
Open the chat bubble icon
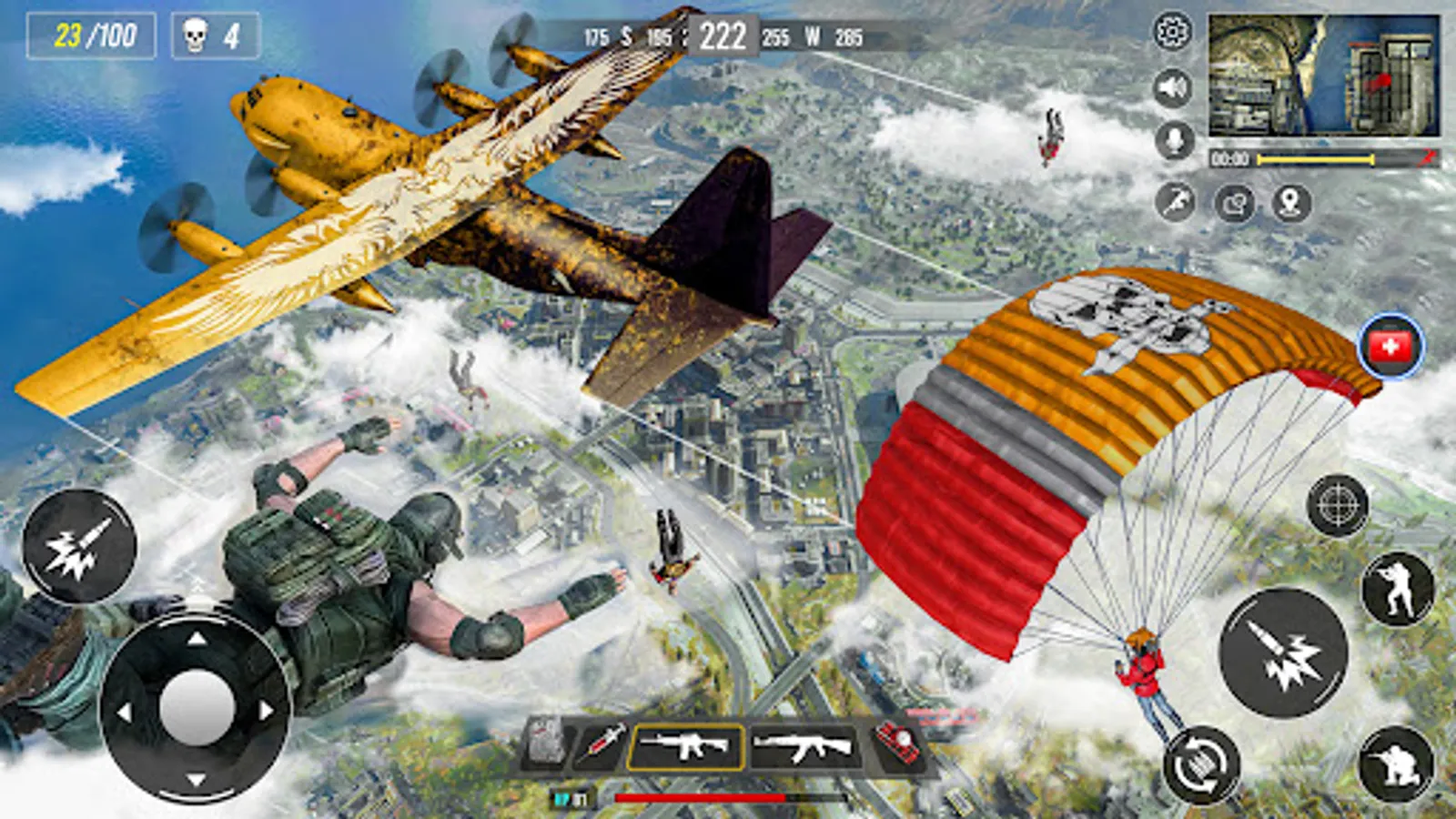tap(1234, 203)
